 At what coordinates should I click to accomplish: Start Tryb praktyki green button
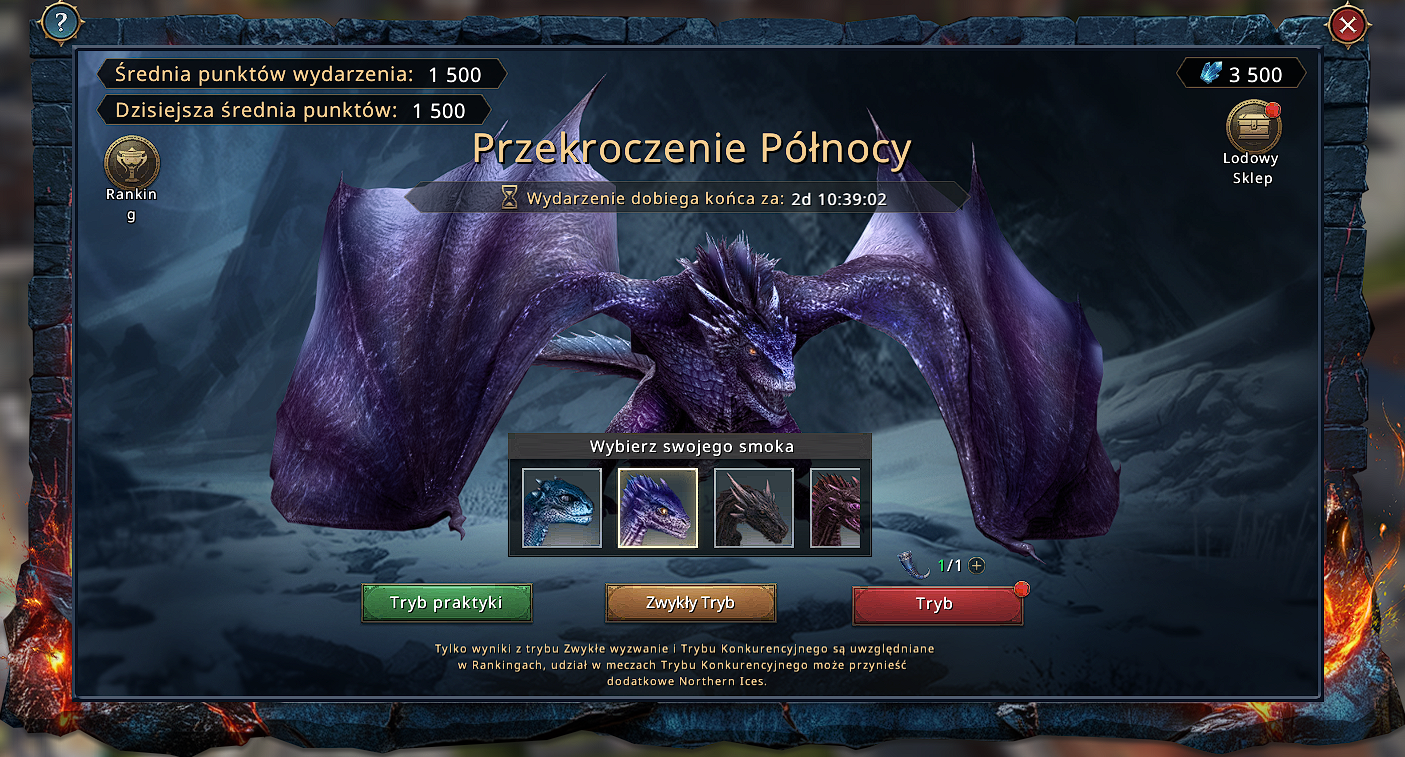[x=446, y=603]
